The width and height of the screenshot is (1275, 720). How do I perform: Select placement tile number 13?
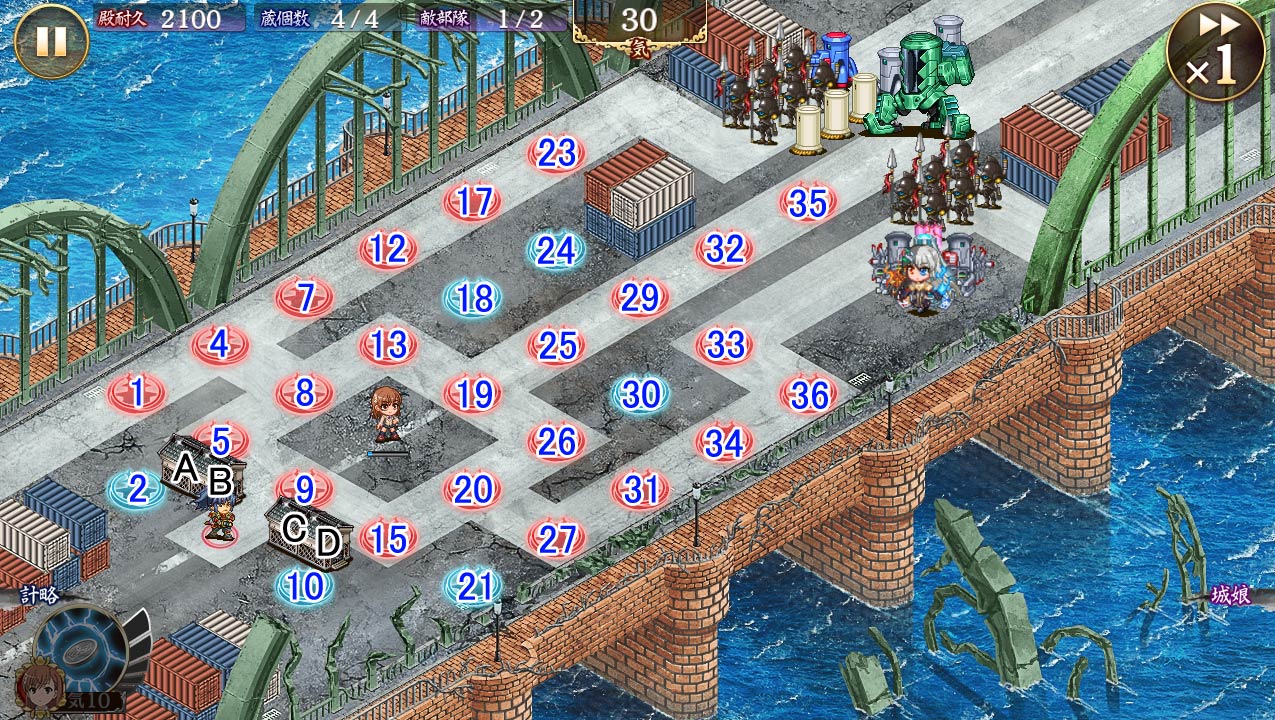point(389,345)
